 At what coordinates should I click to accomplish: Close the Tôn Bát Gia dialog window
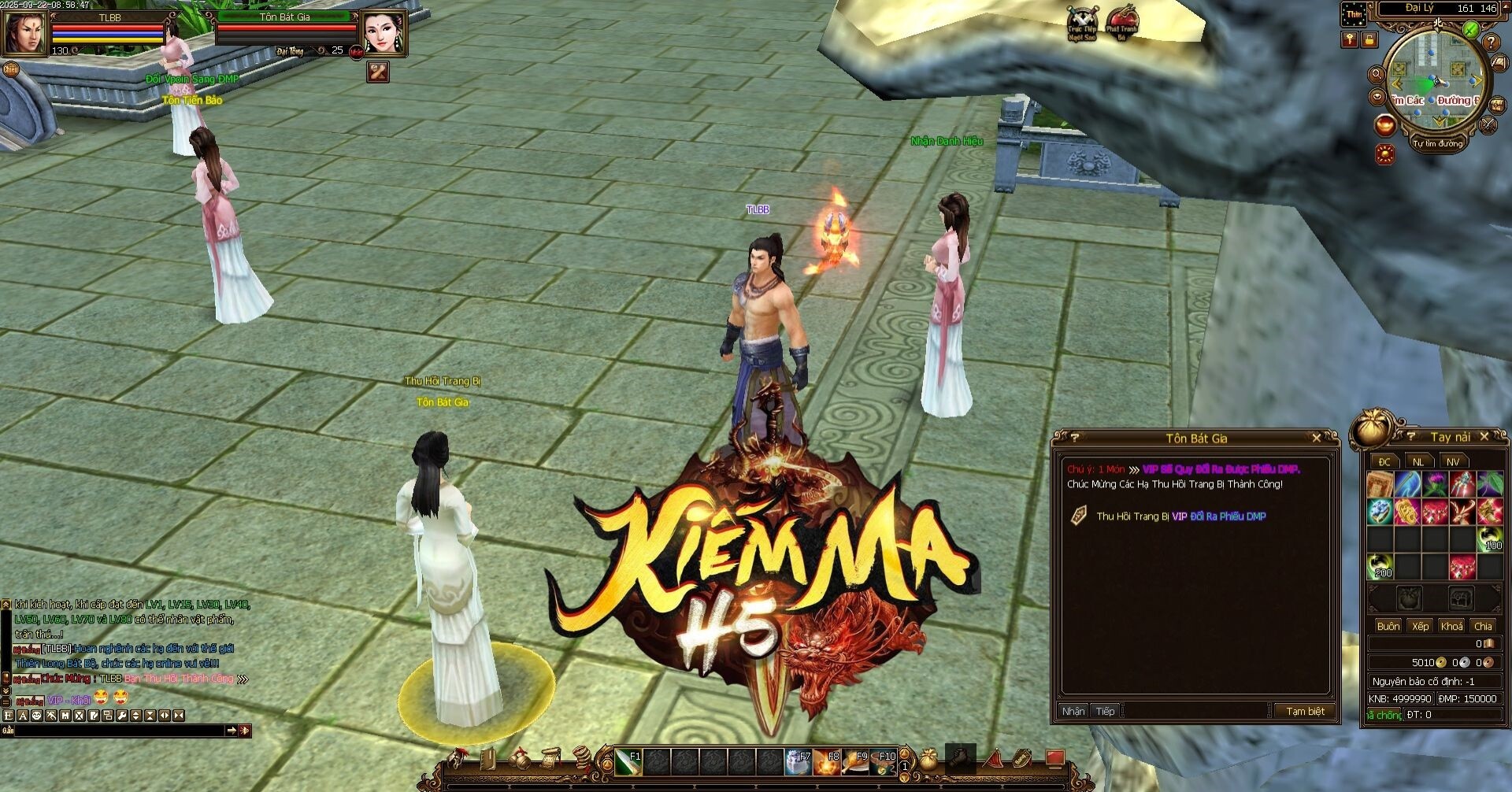point(1316,438)
